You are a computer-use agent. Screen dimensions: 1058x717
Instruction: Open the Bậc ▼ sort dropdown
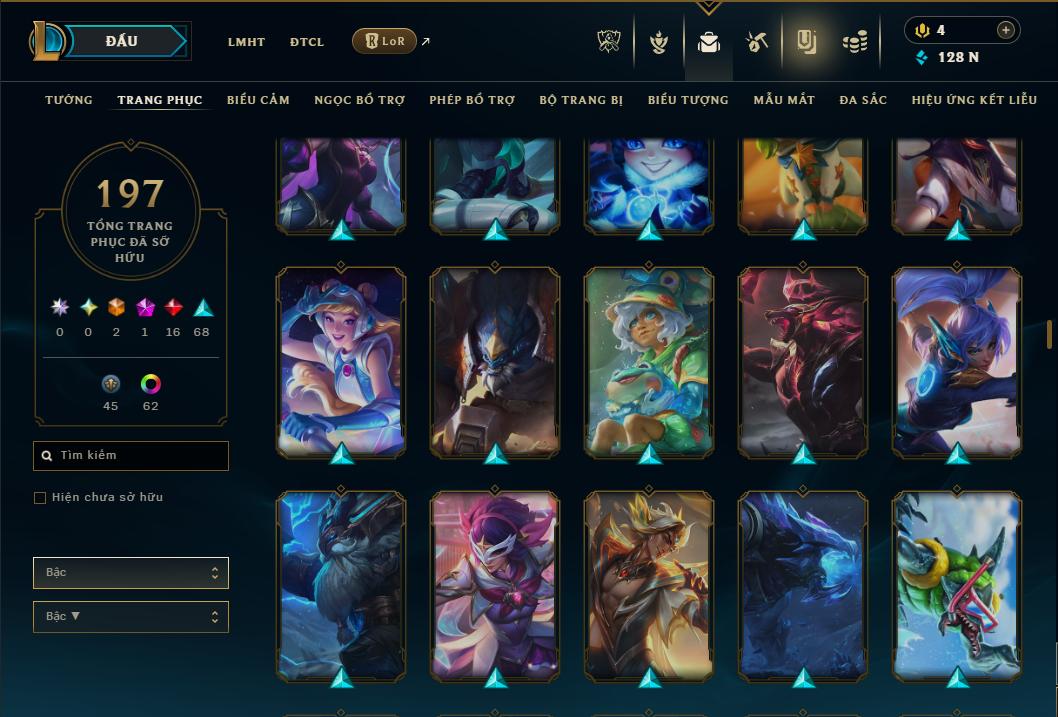[131, 617]
